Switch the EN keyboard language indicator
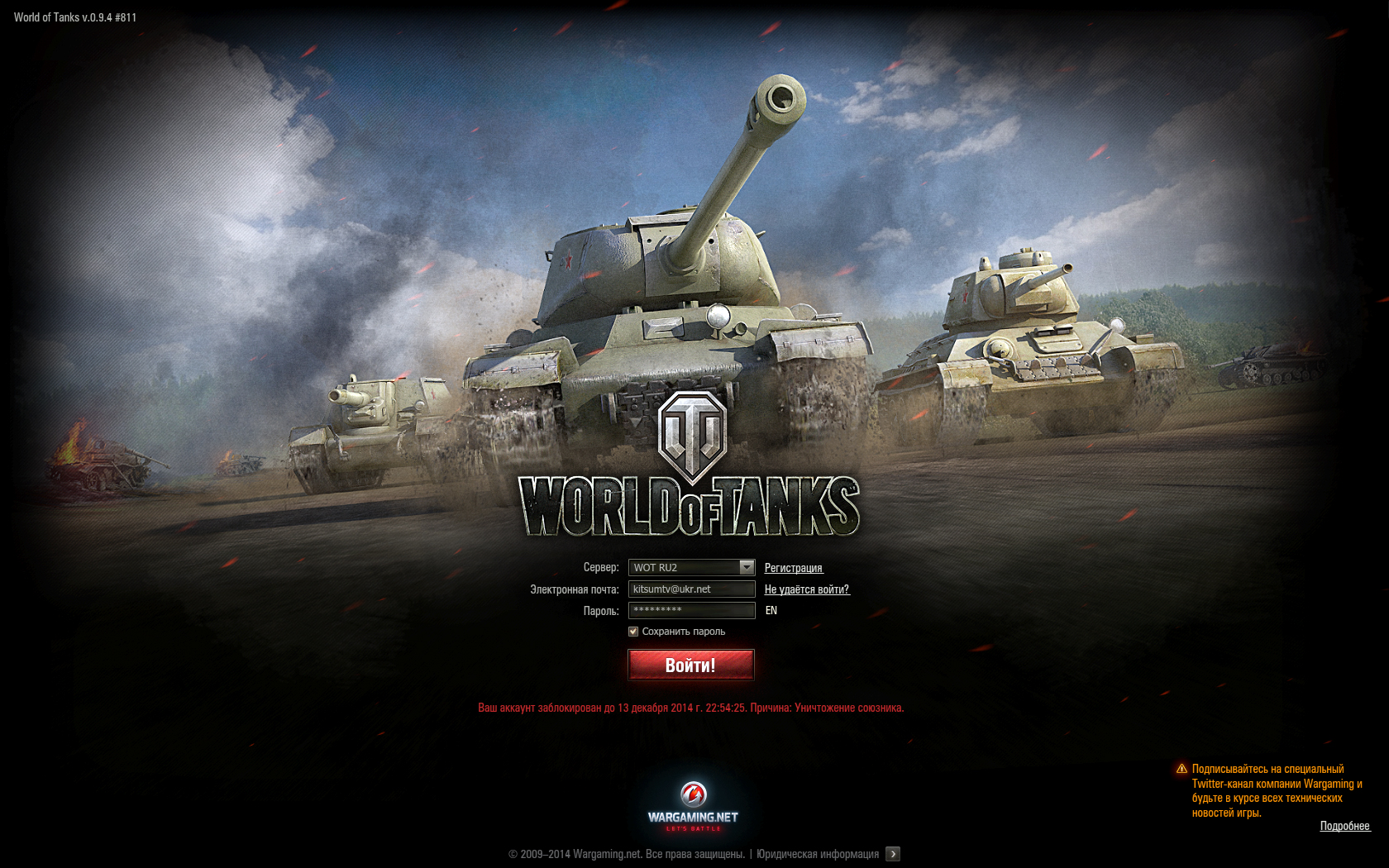 coord(771,610)
